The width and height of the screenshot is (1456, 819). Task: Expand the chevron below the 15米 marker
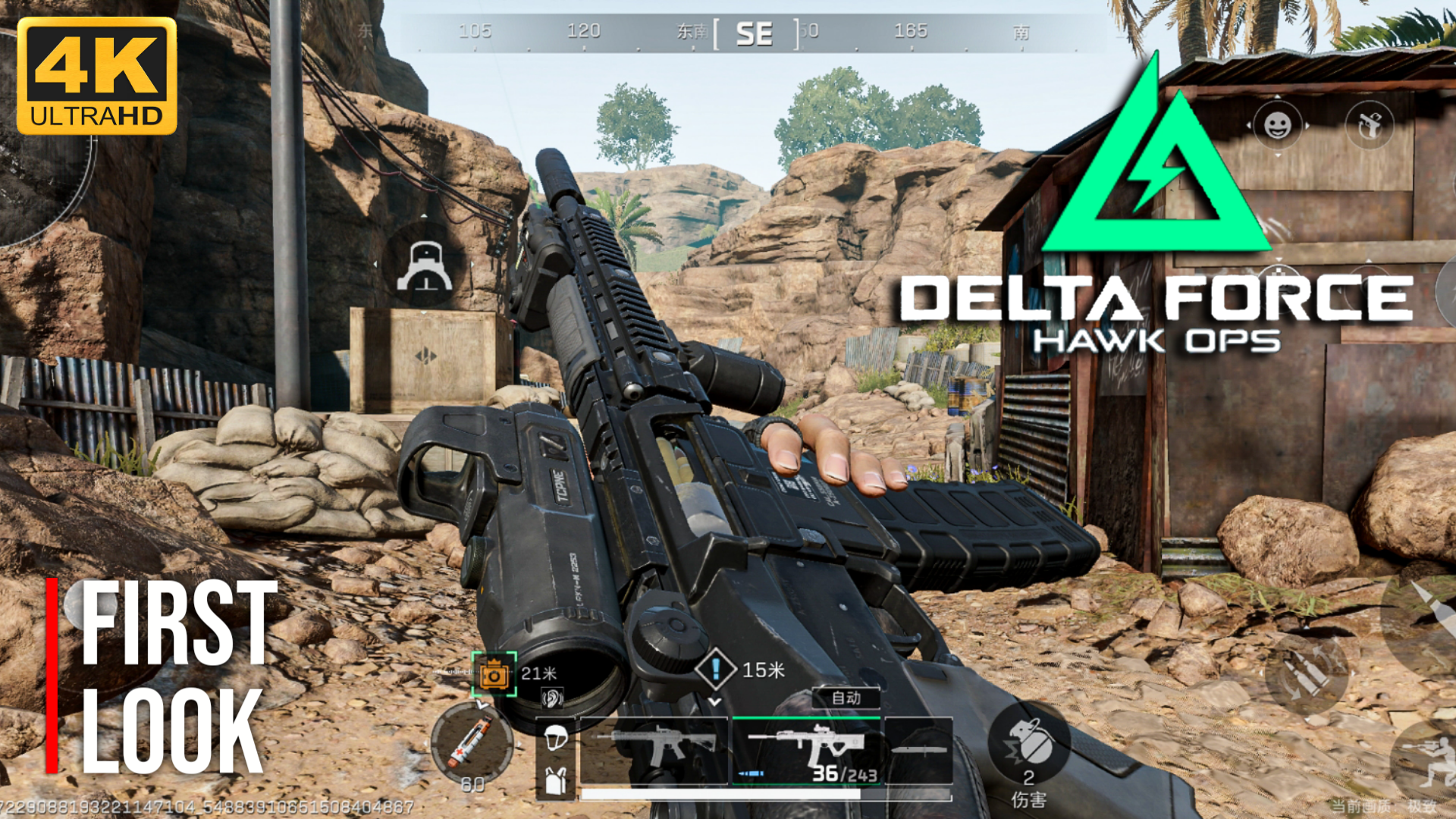[714, 701]
